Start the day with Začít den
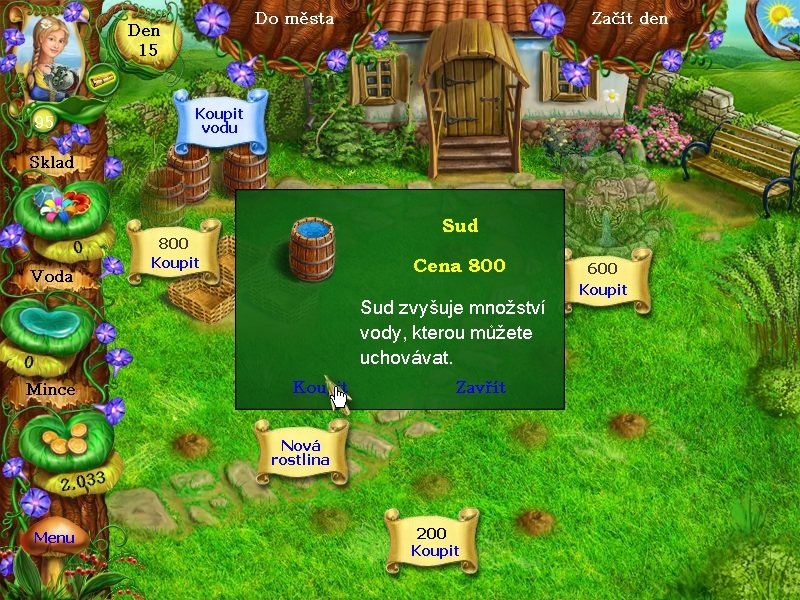The height and width of the screenshot is (600, 800). (x=629, y=18)
